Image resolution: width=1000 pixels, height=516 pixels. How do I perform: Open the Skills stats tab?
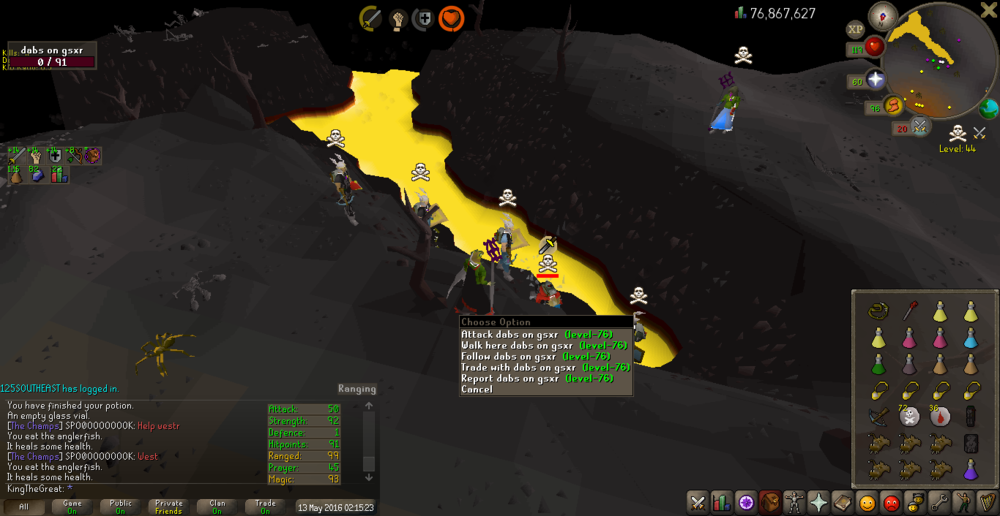pyautogui.click(x=721, y=502)
